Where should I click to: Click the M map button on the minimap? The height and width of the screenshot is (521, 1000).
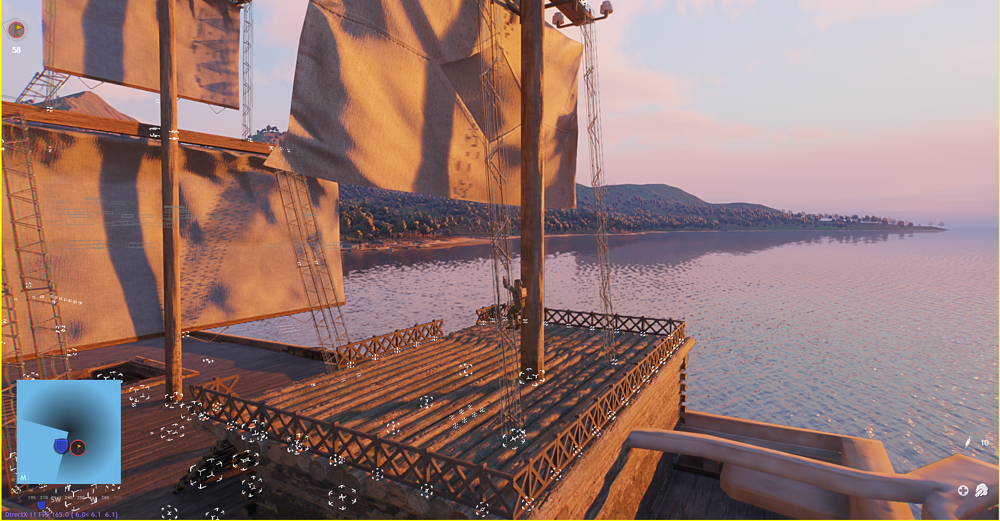(22, 478)
